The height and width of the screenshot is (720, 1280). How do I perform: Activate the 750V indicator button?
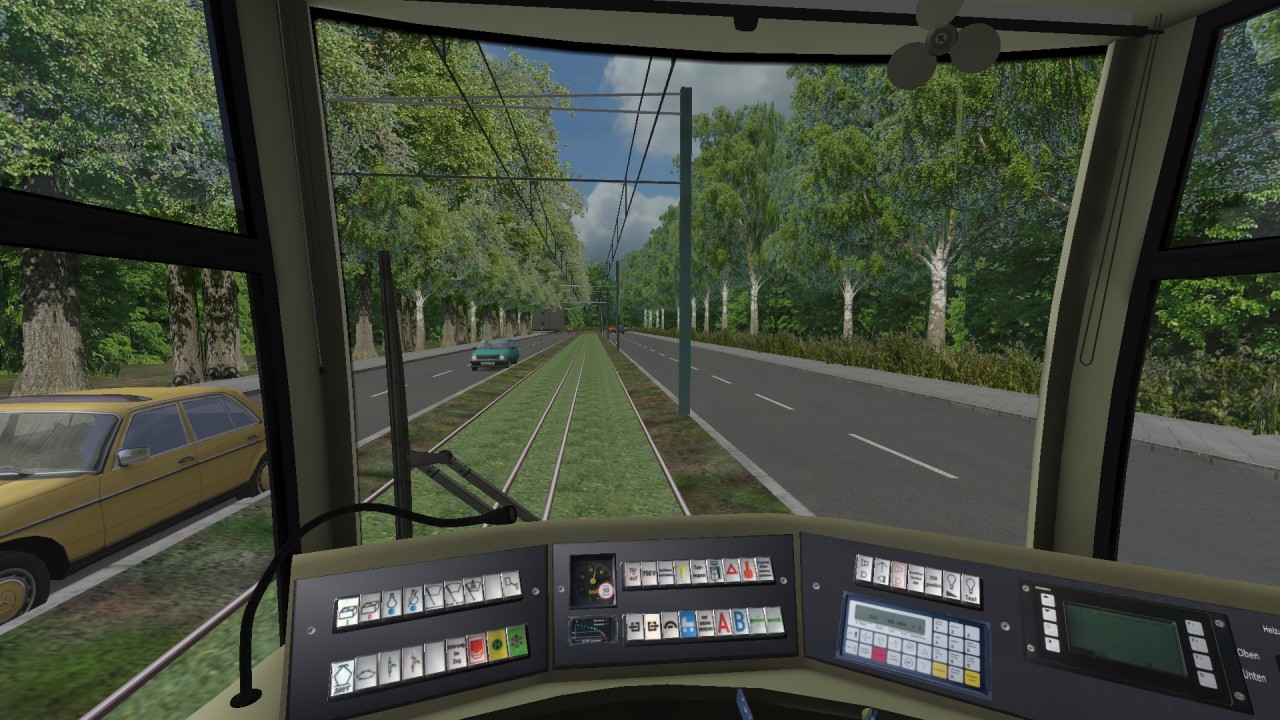[649, 574]
